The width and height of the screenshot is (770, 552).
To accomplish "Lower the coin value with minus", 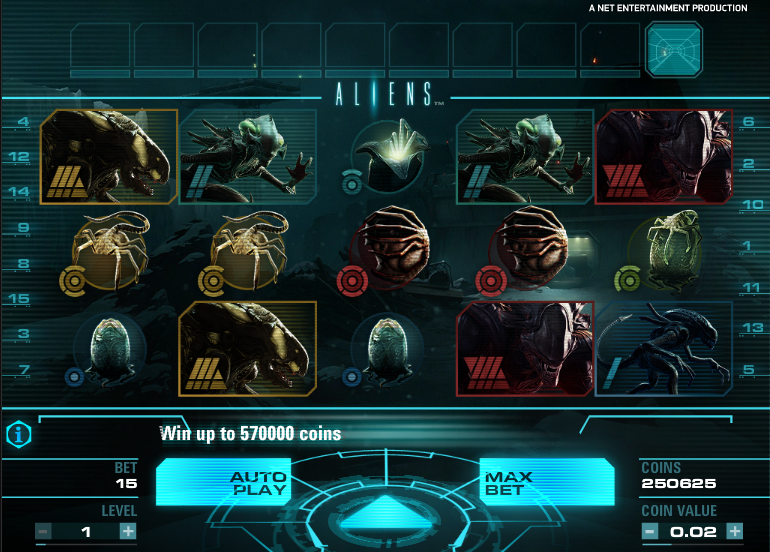I will [649, 531].
